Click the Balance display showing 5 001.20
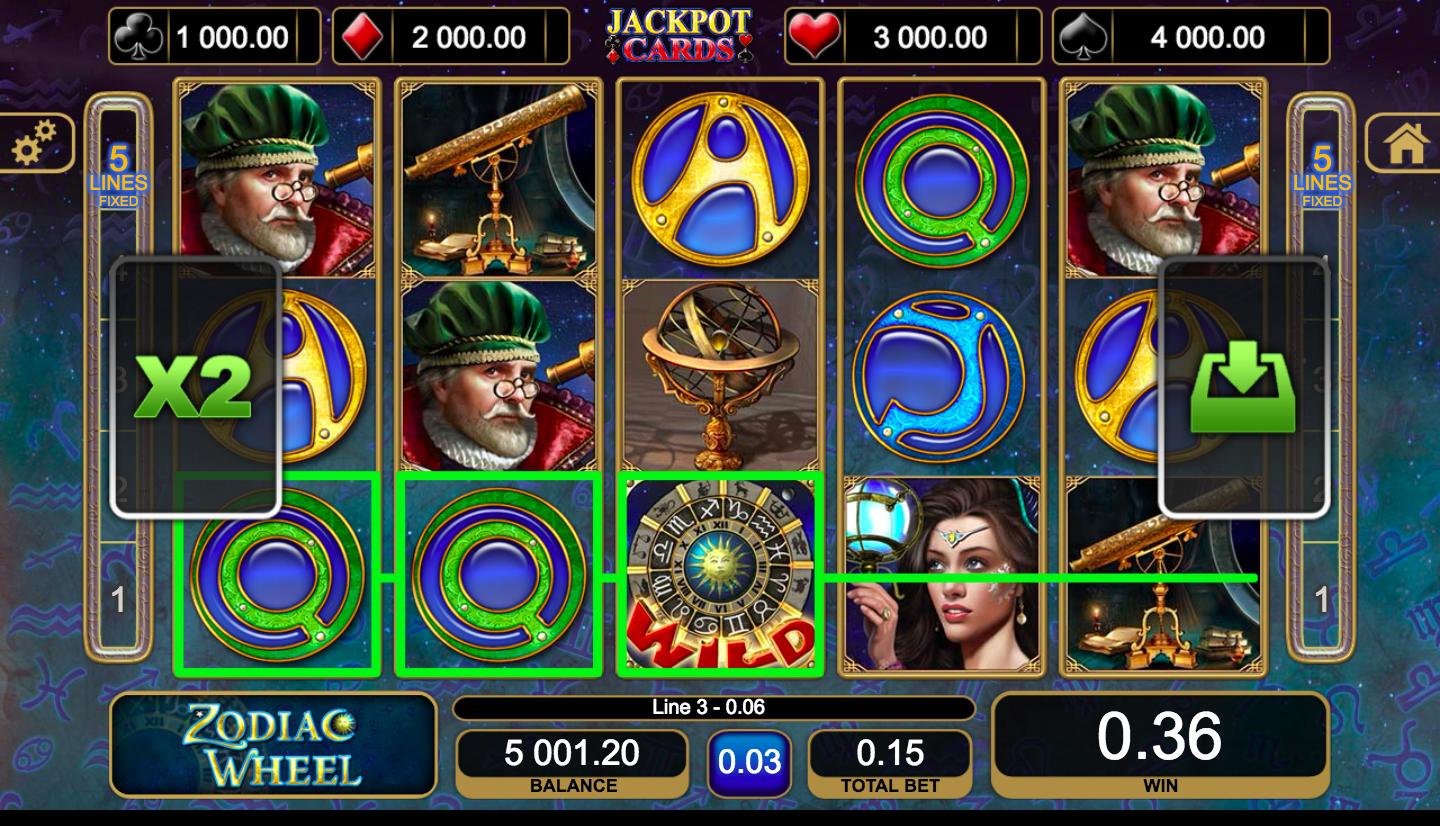1440x826 pixels. (572, 756)
